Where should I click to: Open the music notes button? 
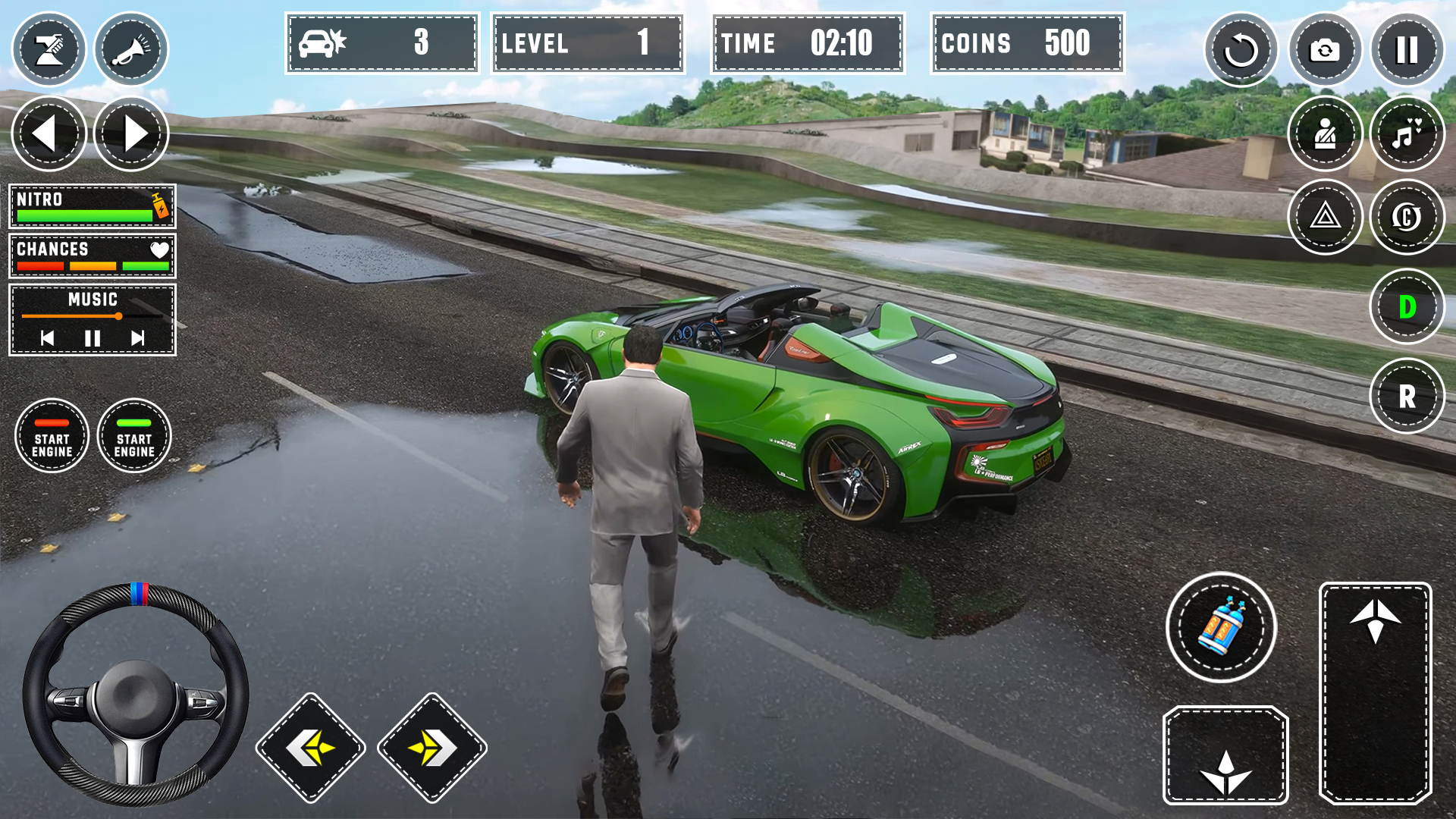point(1407,134)
